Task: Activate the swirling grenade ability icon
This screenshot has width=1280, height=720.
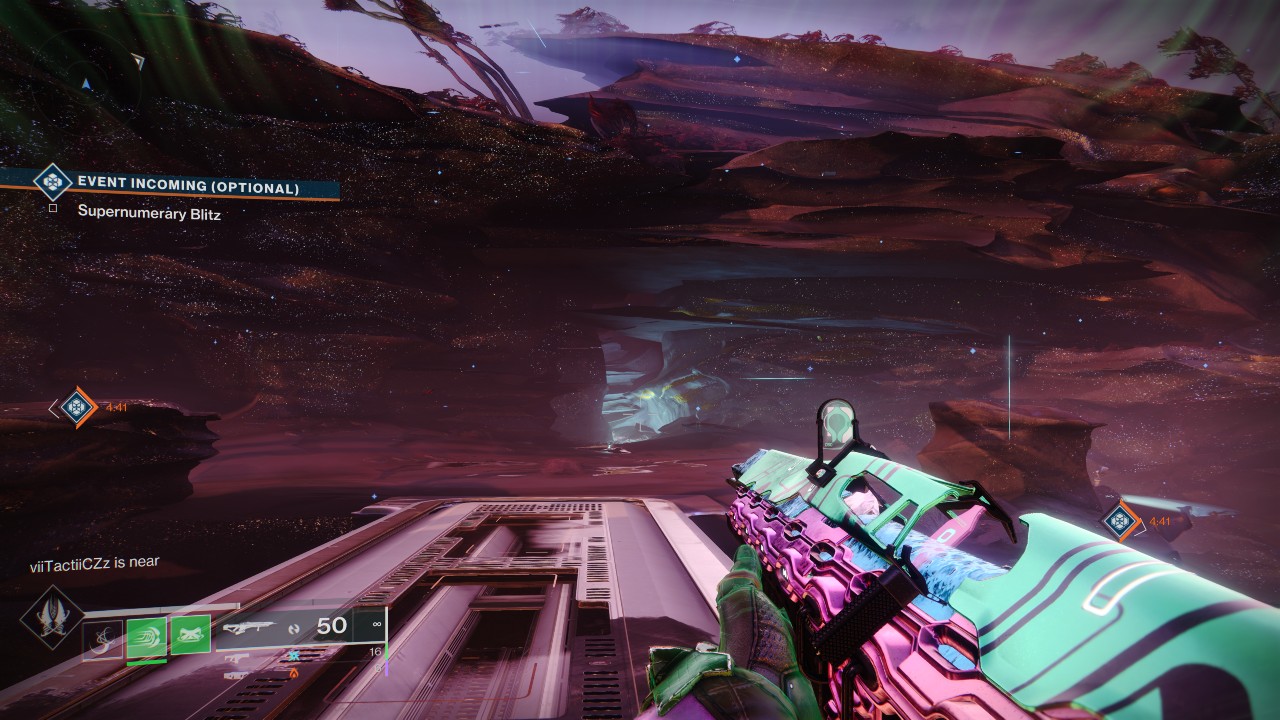Action: pyautogui.click(x=102, y=638)
